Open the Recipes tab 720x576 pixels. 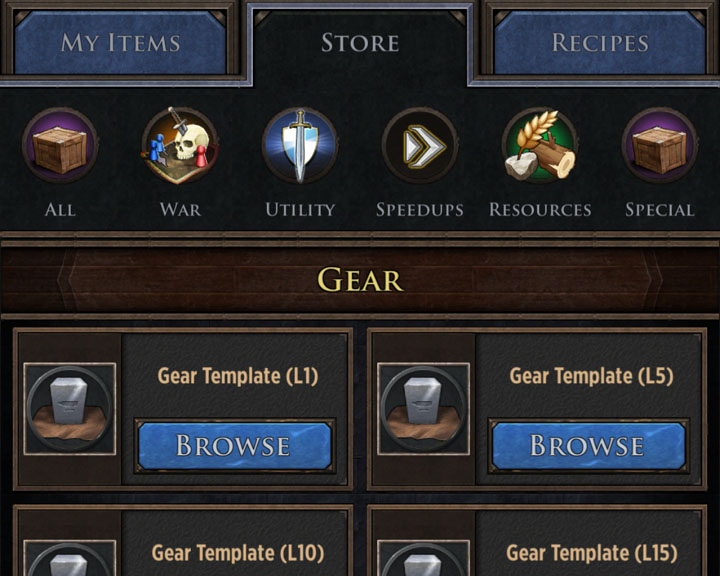600,43
